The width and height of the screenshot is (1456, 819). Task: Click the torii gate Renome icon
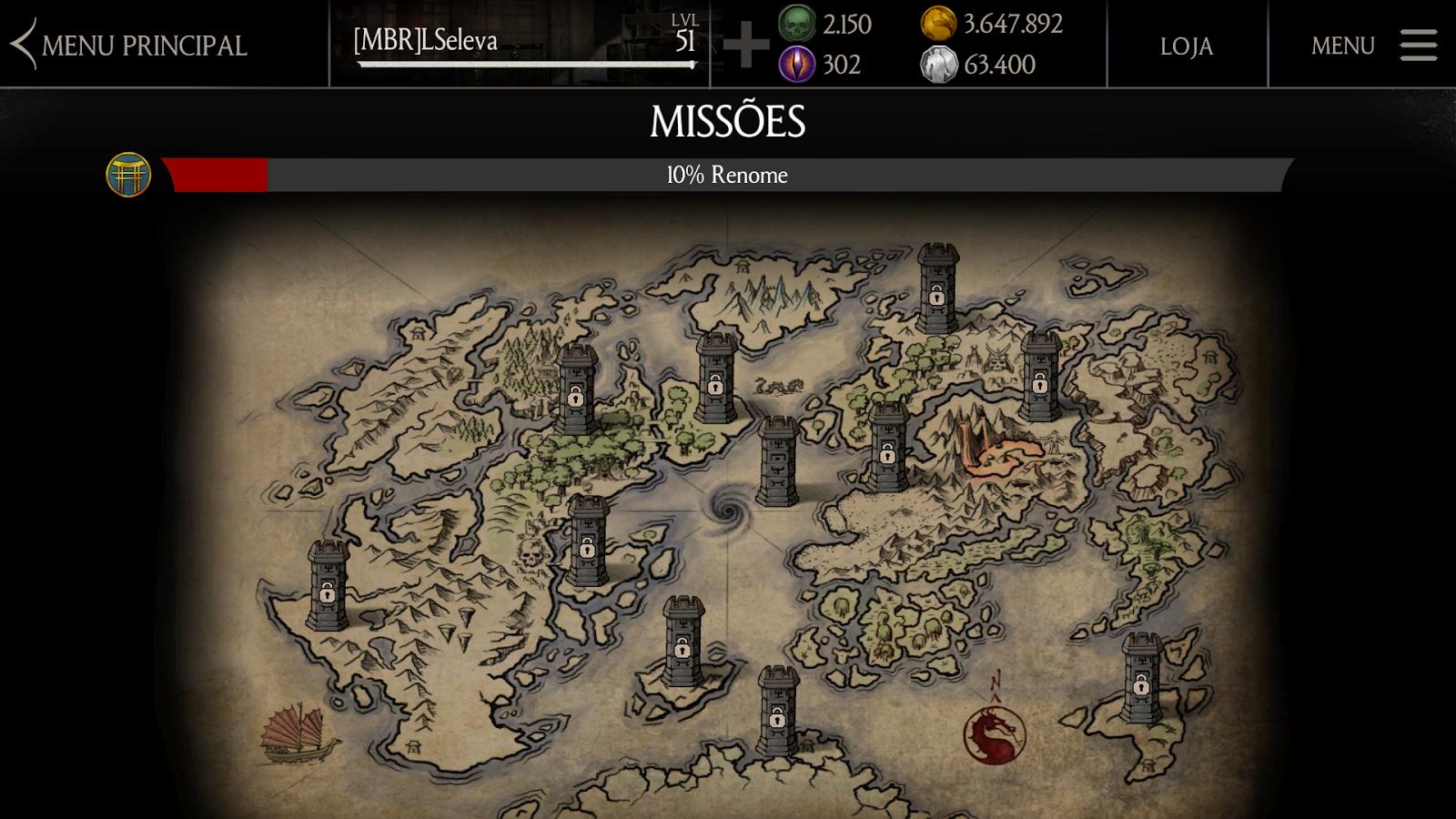128,175
